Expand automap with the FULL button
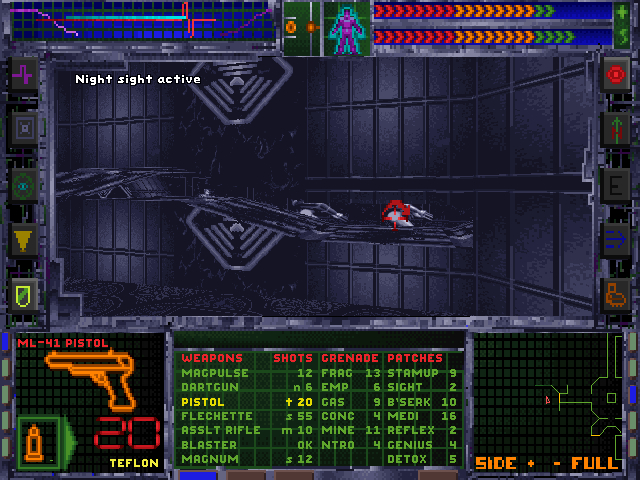640x480 pixels. (594, 464)
